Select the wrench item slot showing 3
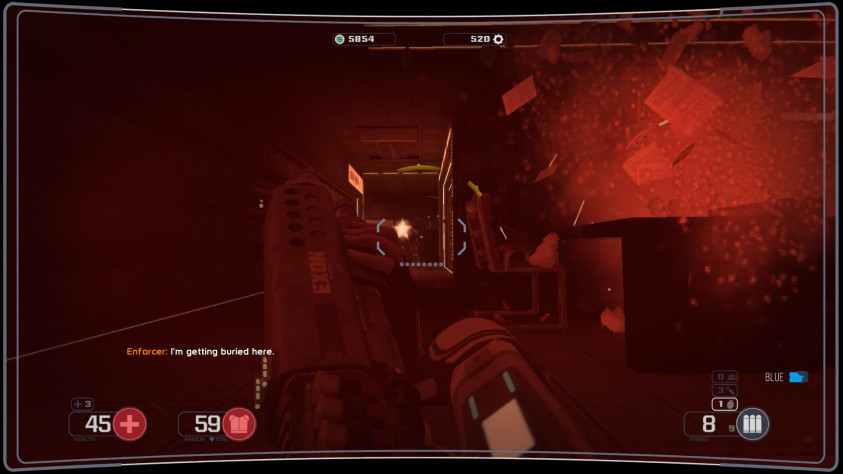The height and width of the screenshot is (474, 843). pos(725,390)
